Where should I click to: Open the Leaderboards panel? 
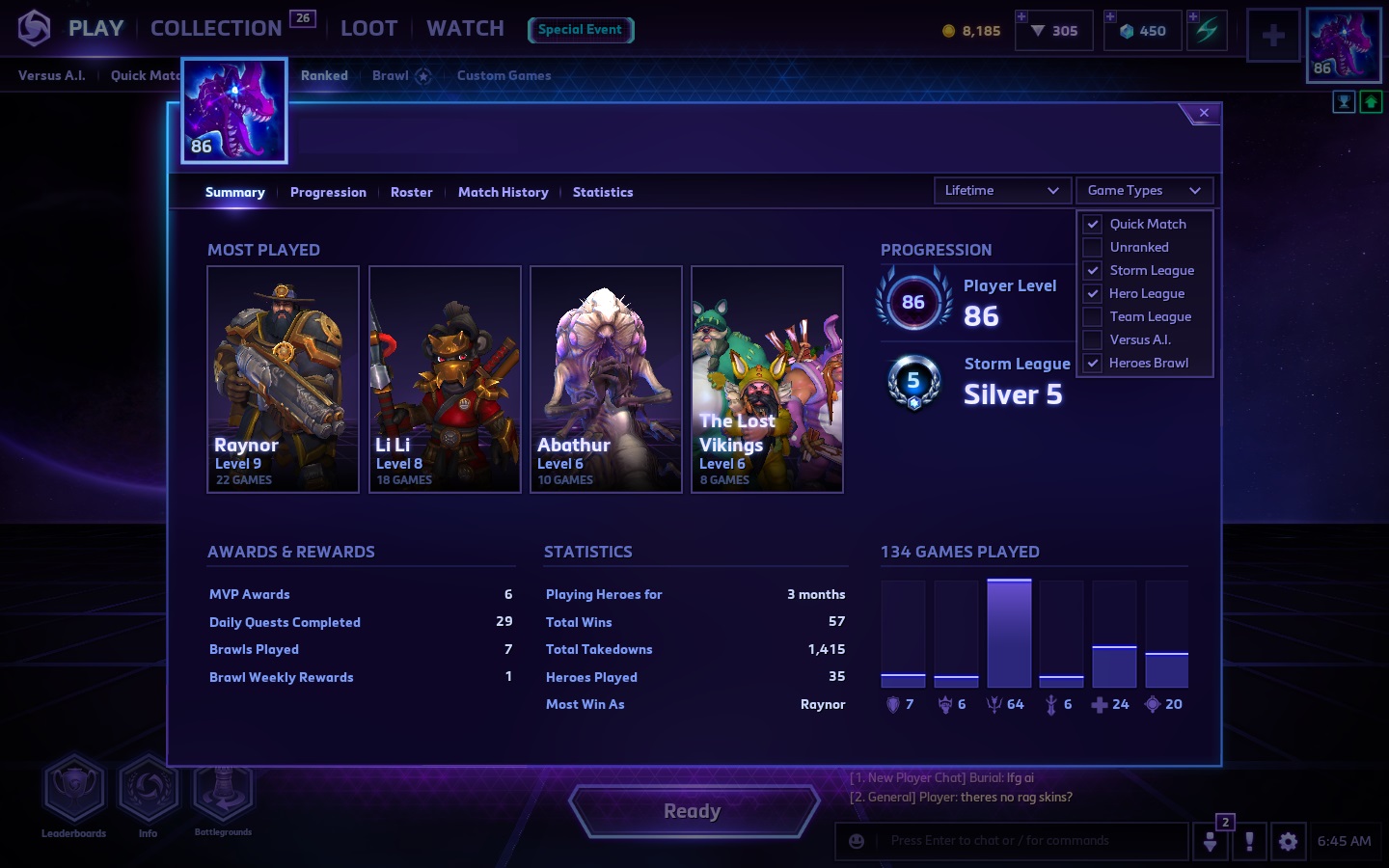[73, 791]
